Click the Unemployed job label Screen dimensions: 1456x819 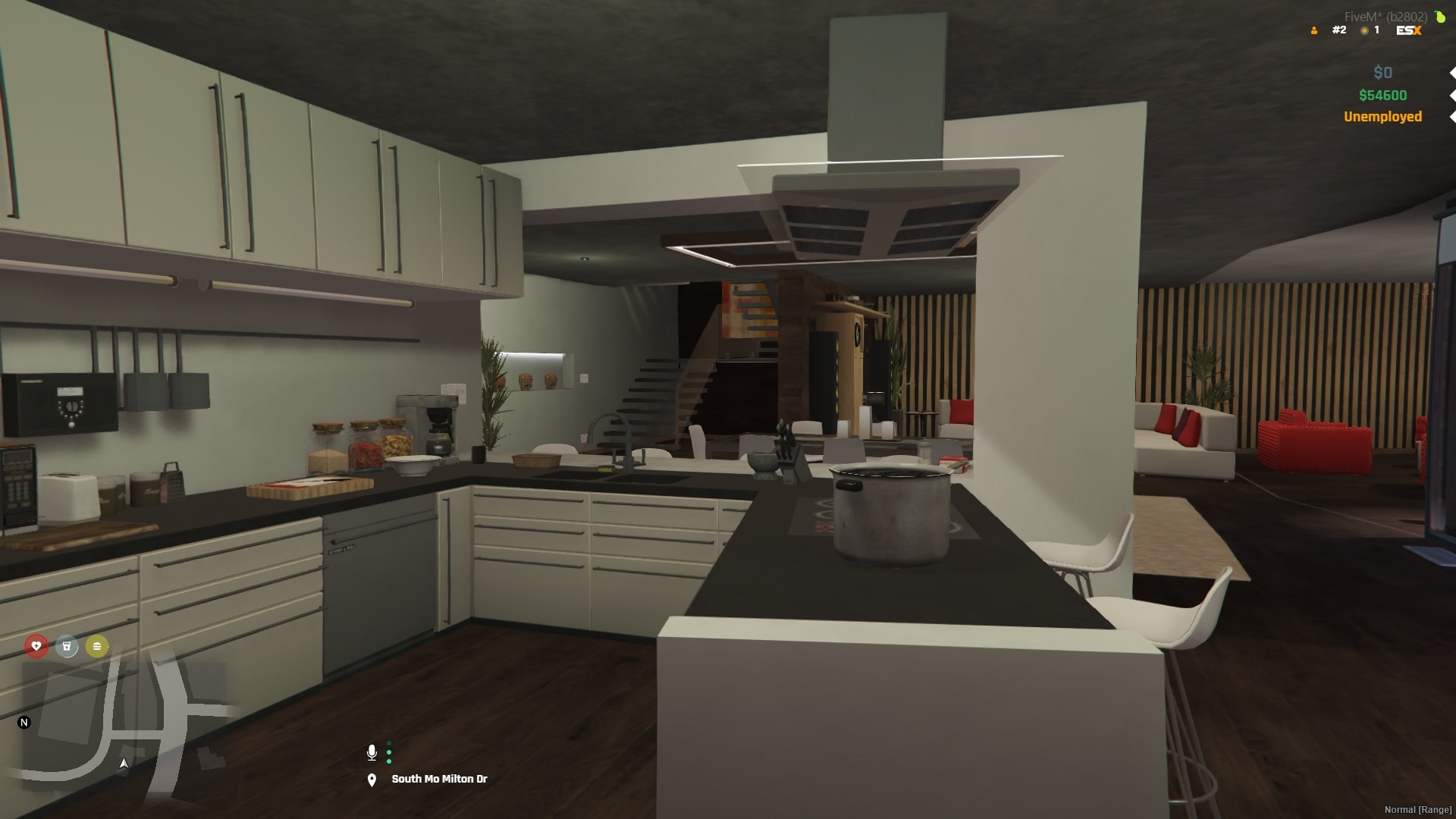(1382, 117)
